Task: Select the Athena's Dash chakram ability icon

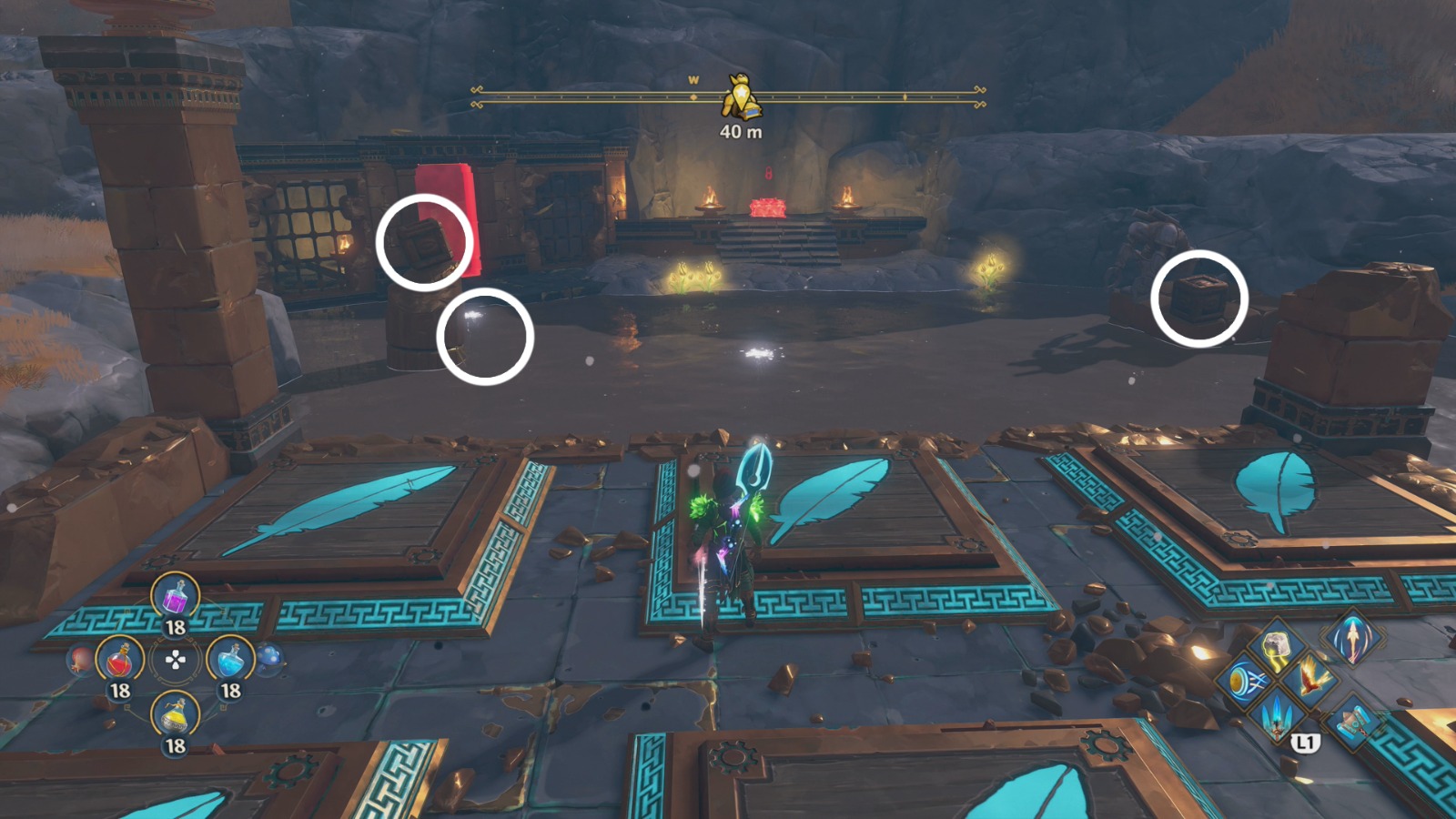Action: (1243, 681)
